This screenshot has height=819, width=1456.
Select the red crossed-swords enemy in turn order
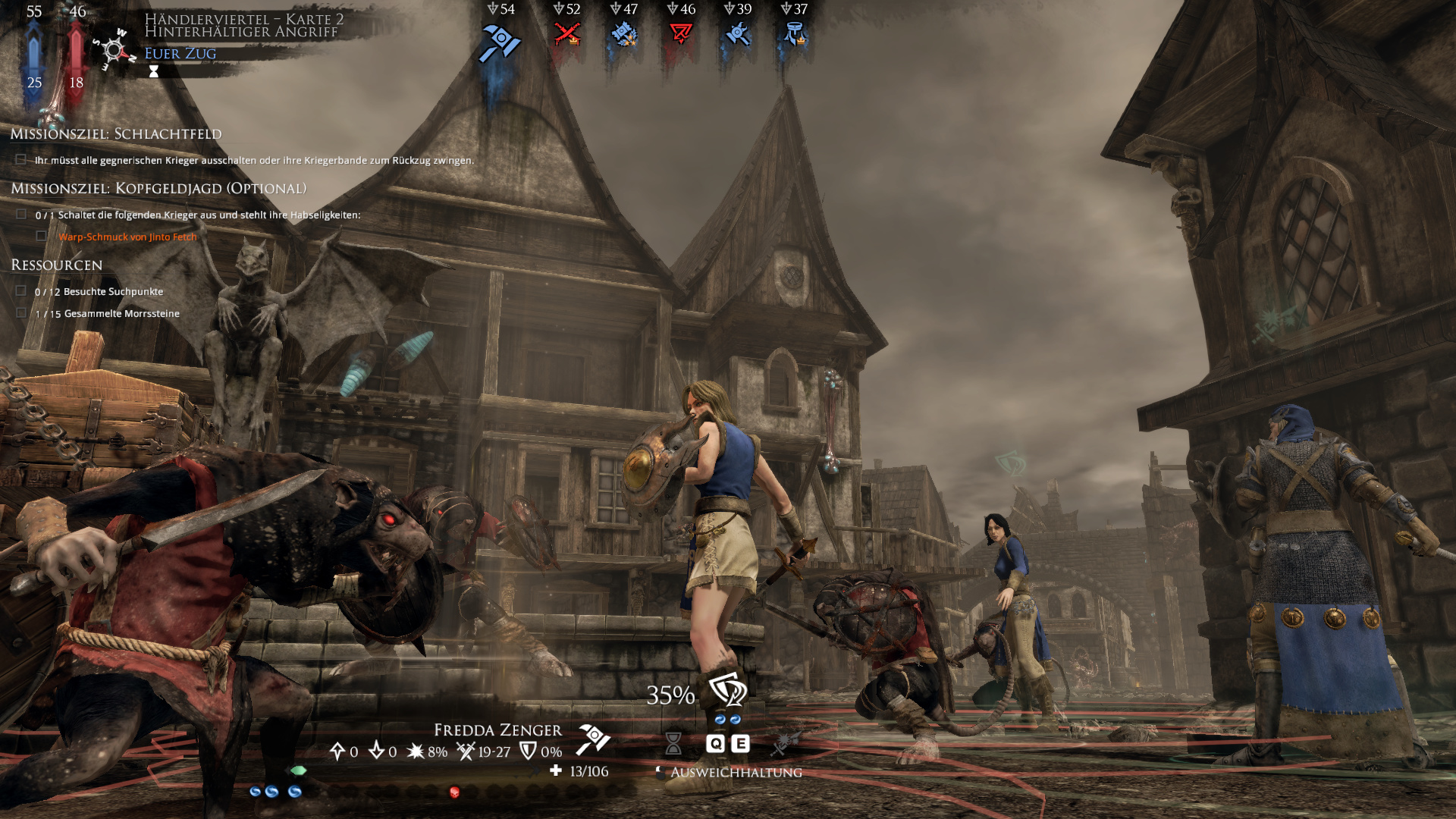[x=566, y=34]
